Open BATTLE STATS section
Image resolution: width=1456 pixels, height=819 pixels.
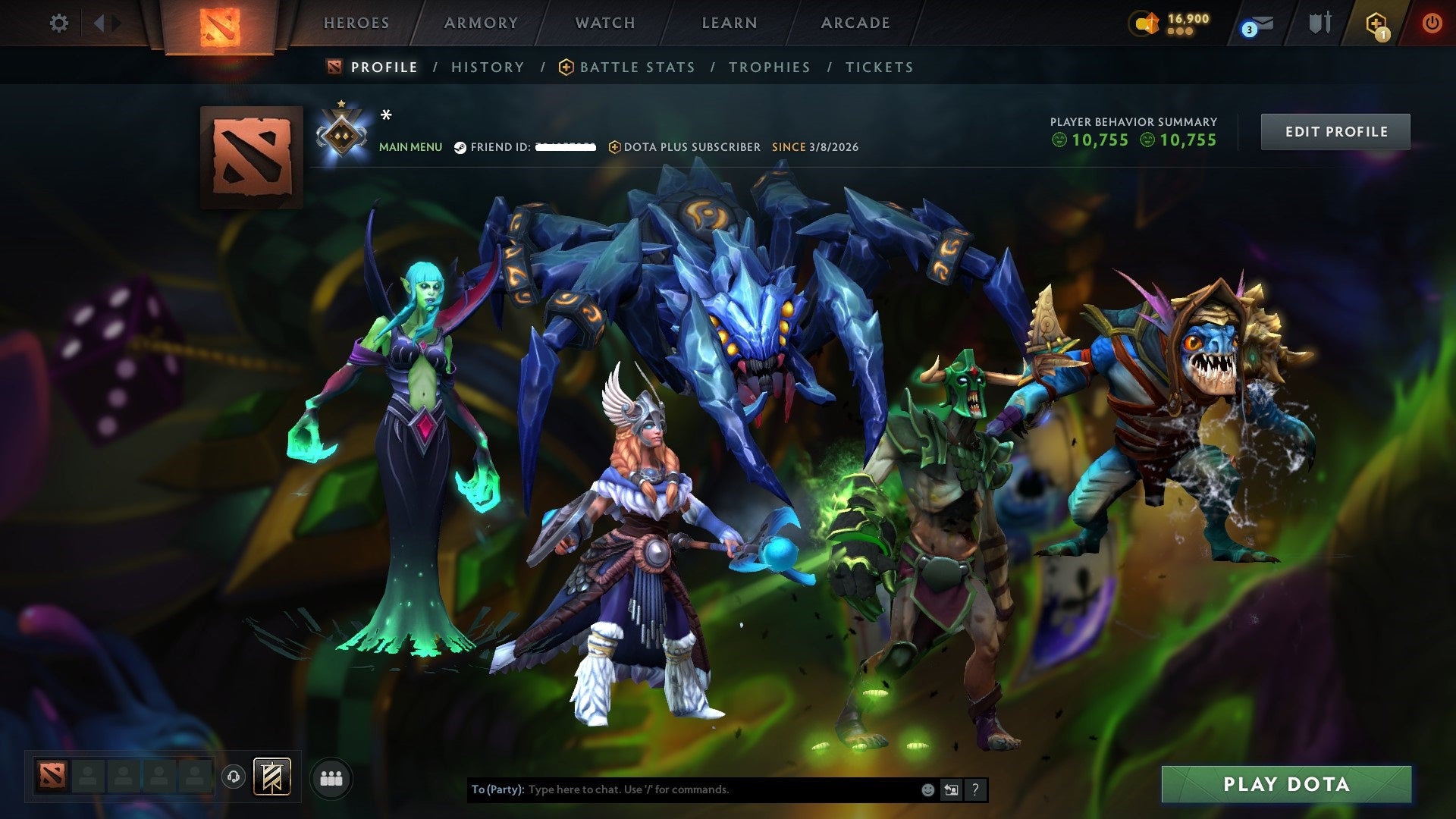(x=635, y=67)
